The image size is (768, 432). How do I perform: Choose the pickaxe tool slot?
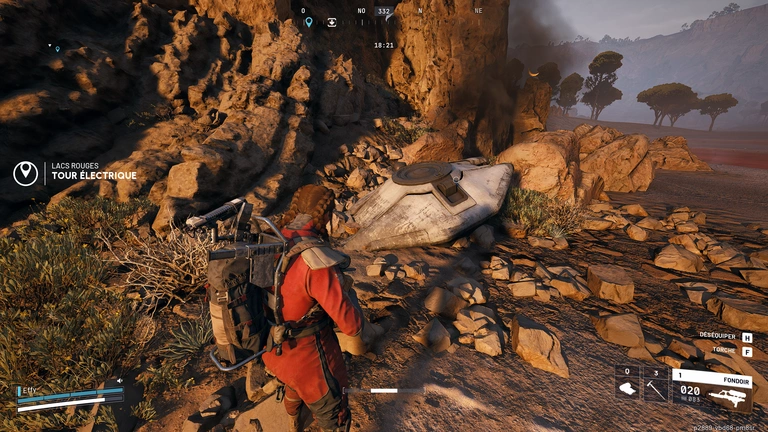point(656,387)
